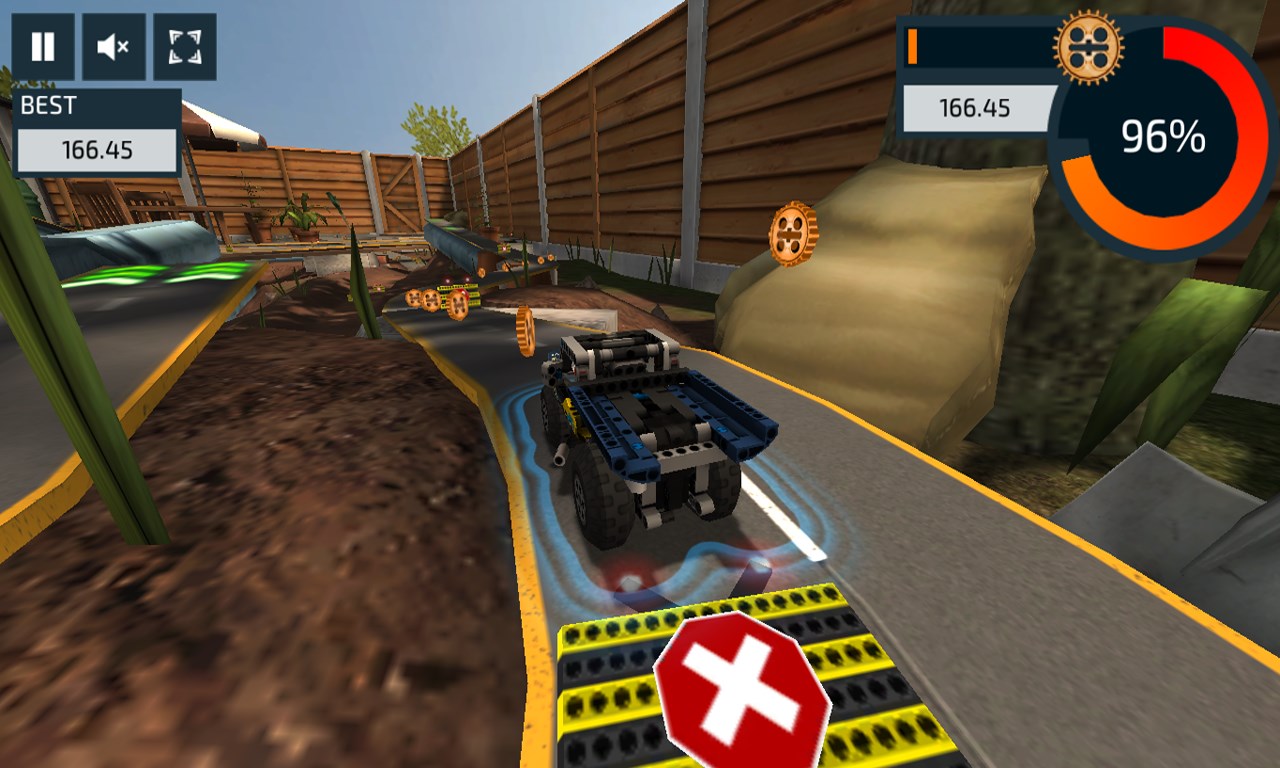Click the floating gear collectible by the rock
This screenshot has width=1280, height=768.
[x=793, y=235]
